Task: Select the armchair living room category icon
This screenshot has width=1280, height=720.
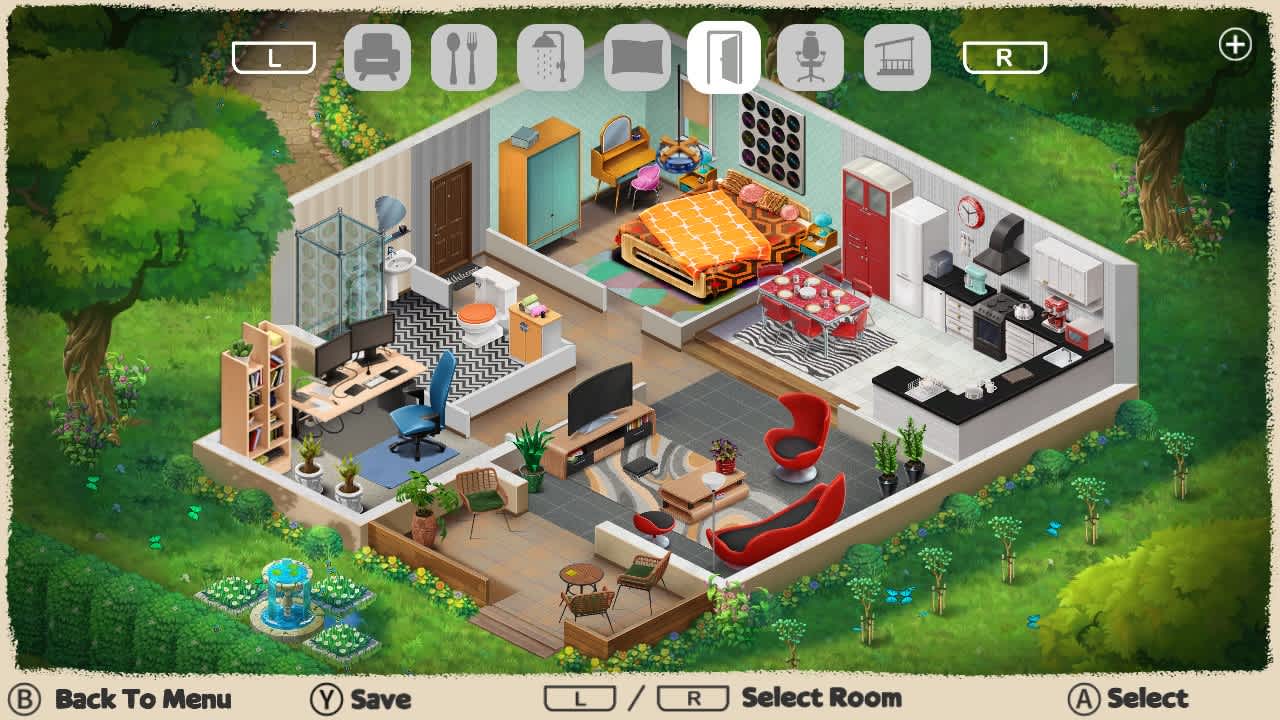Action: pyautogui.click(x=377, y=57)
